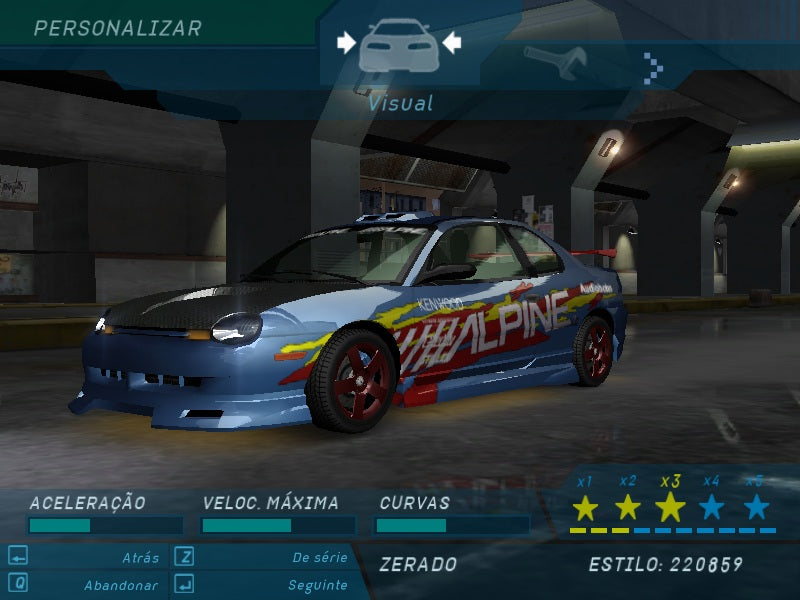The height and width of the screenshot is (600, 800).
Task: Open the wrench performance category
Action: 554,63
